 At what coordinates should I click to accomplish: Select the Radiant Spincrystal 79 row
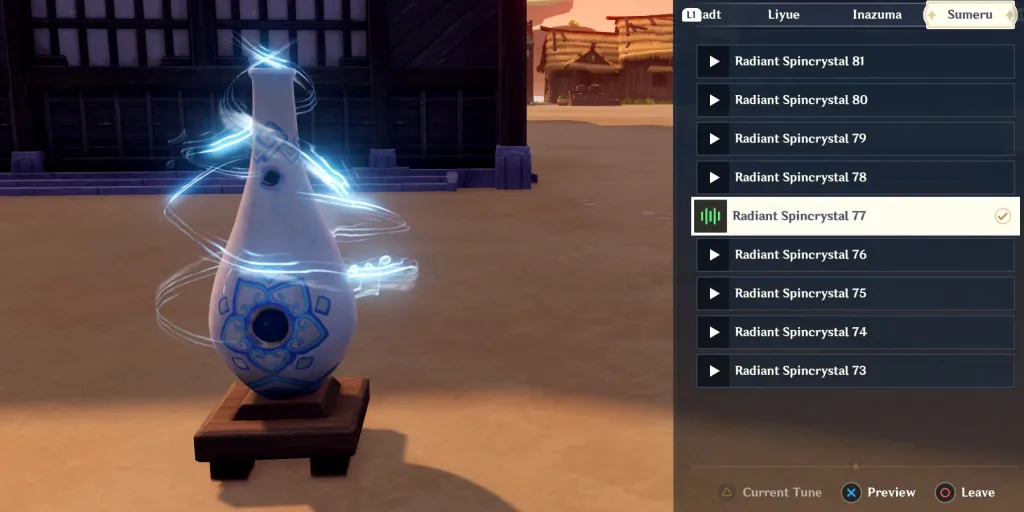(x=855, y=139)
